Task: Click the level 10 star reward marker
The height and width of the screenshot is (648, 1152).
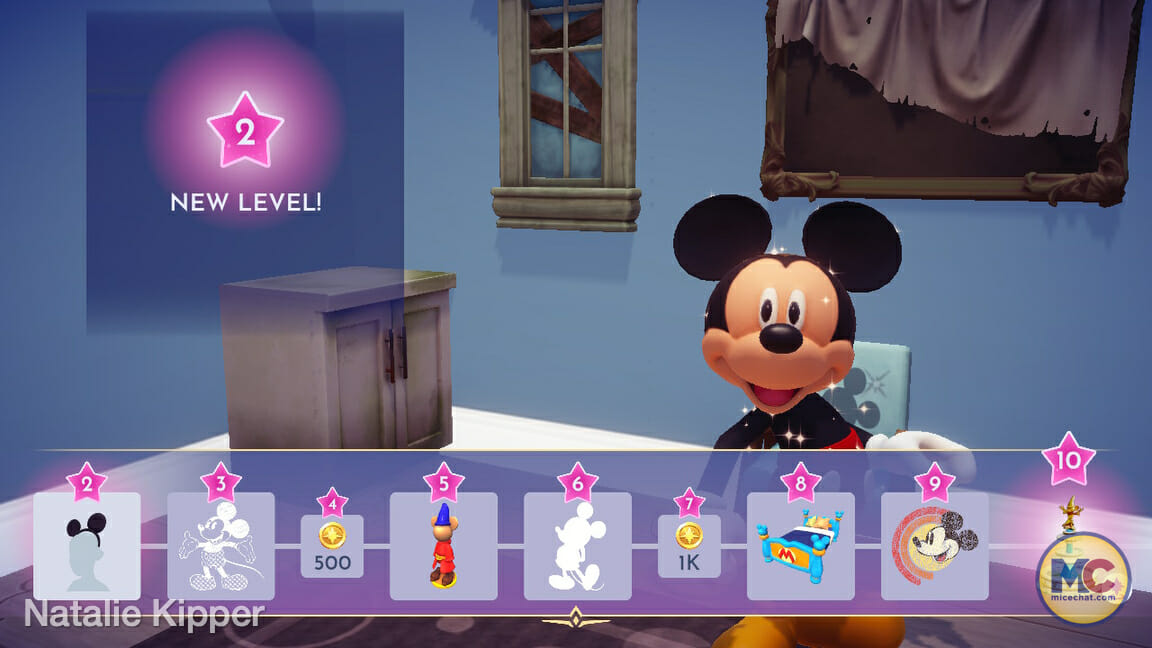Action: [1068, 460]
